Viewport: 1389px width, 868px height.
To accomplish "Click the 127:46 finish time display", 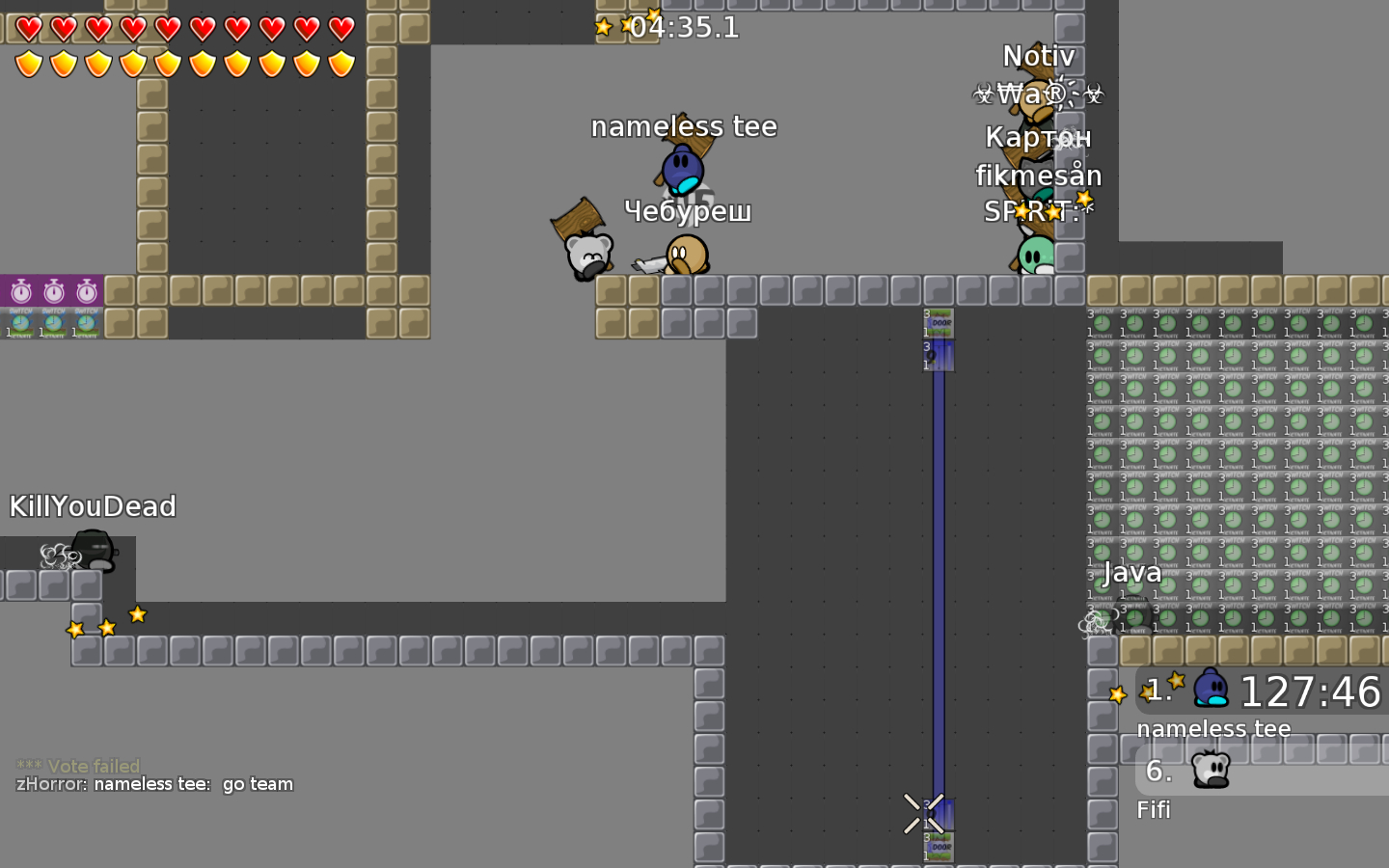I will (1312, 692).
